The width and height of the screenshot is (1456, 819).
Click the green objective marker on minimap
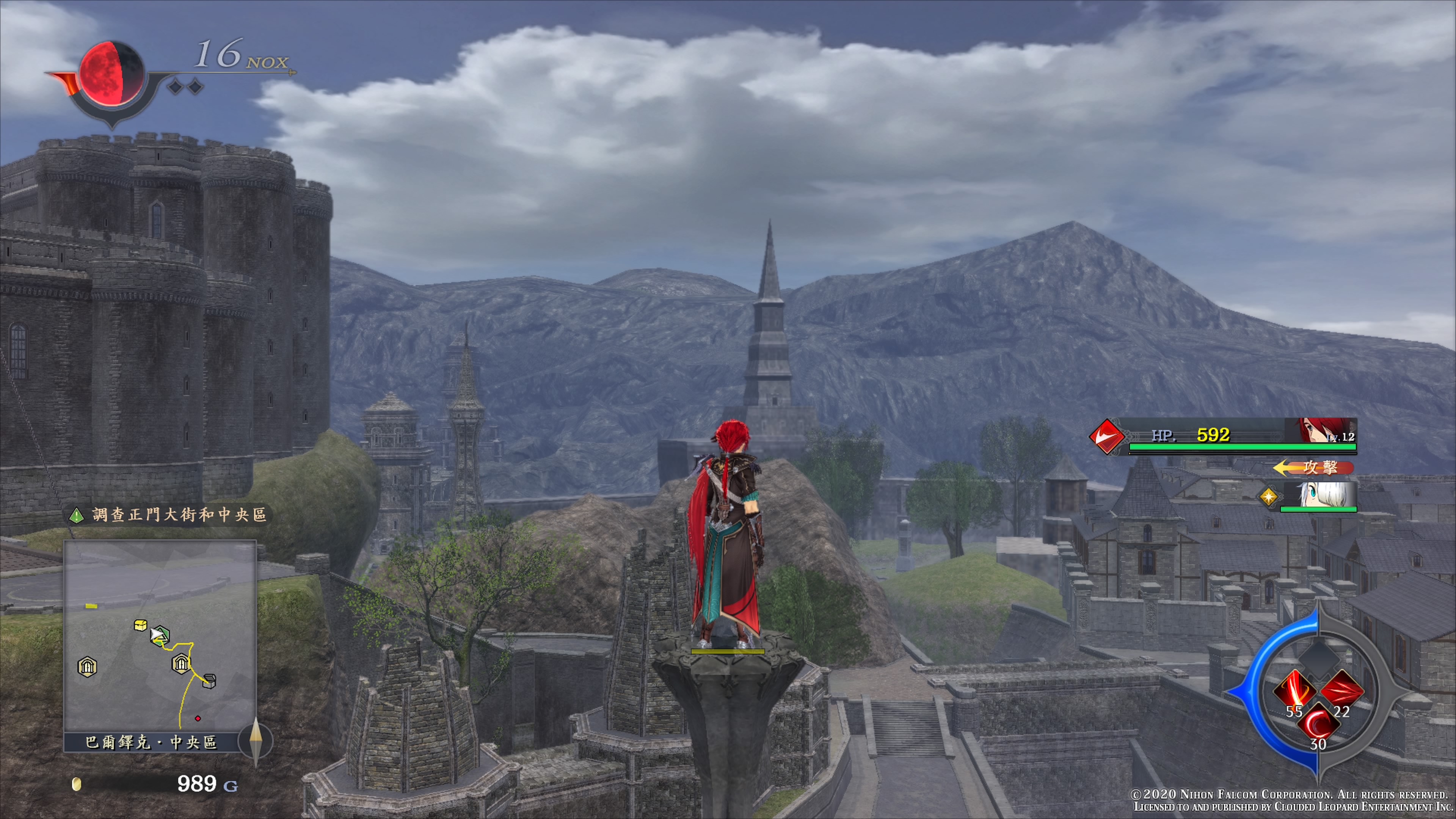161,635
